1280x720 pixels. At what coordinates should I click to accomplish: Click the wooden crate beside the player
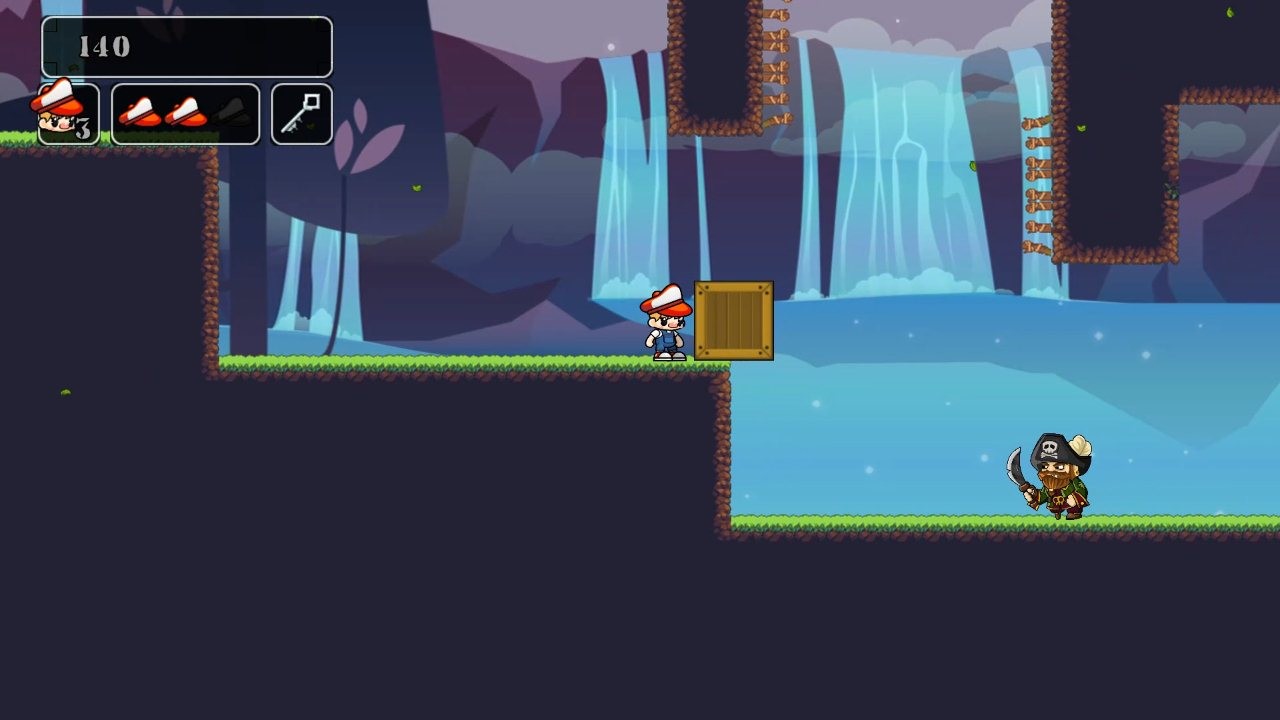point(736,320)
